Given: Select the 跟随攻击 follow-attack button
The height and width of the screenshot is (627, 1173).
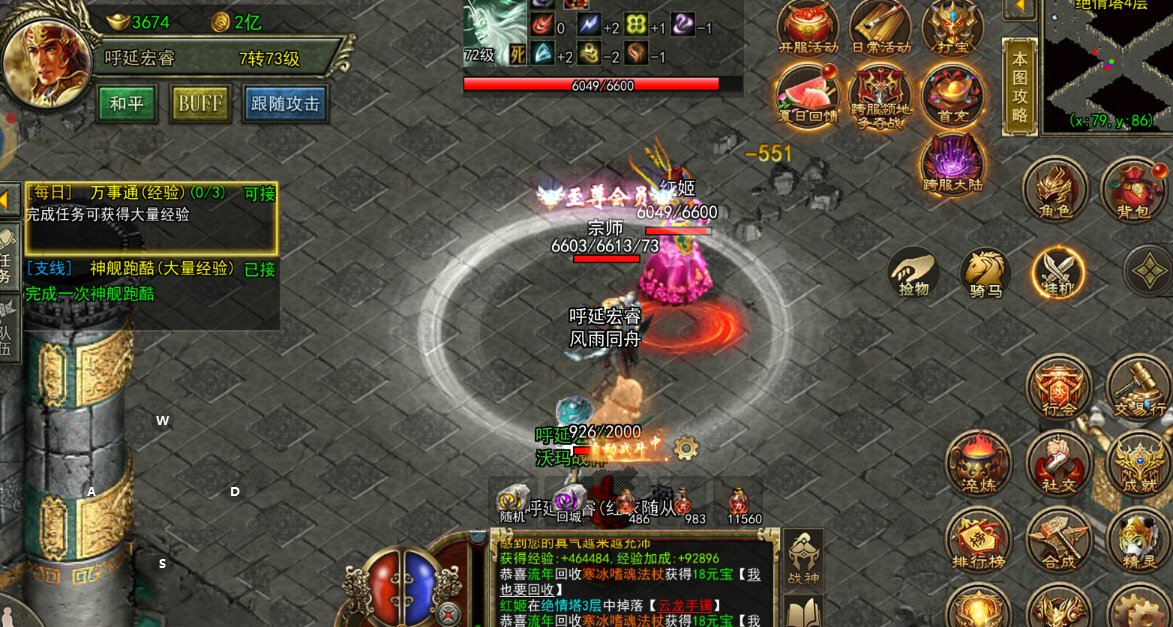Looking at the screenshot, I should coord(286,104).
